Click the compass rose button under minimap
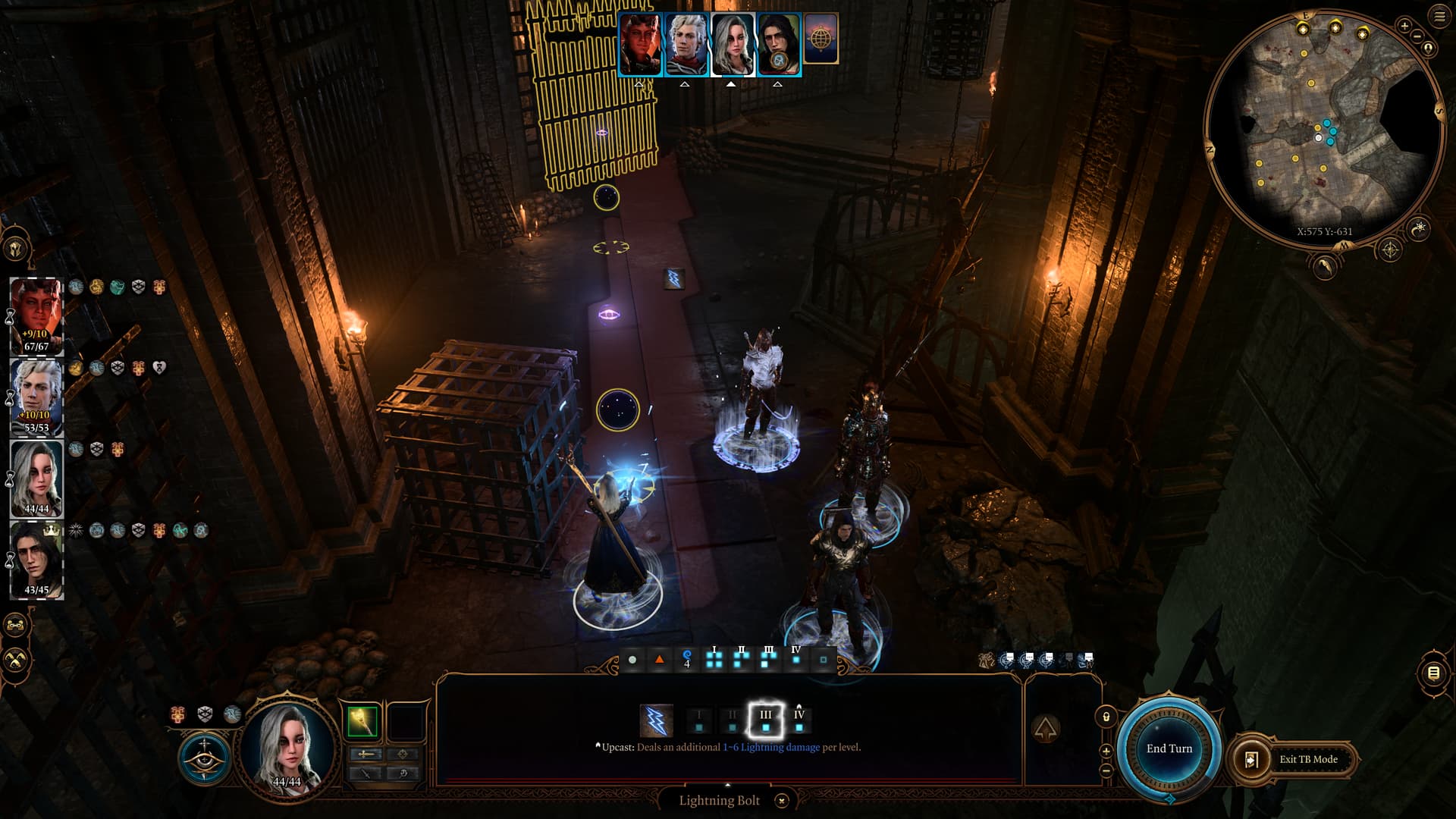This screenshot has height=819, width=1456. coord(1390,249)
